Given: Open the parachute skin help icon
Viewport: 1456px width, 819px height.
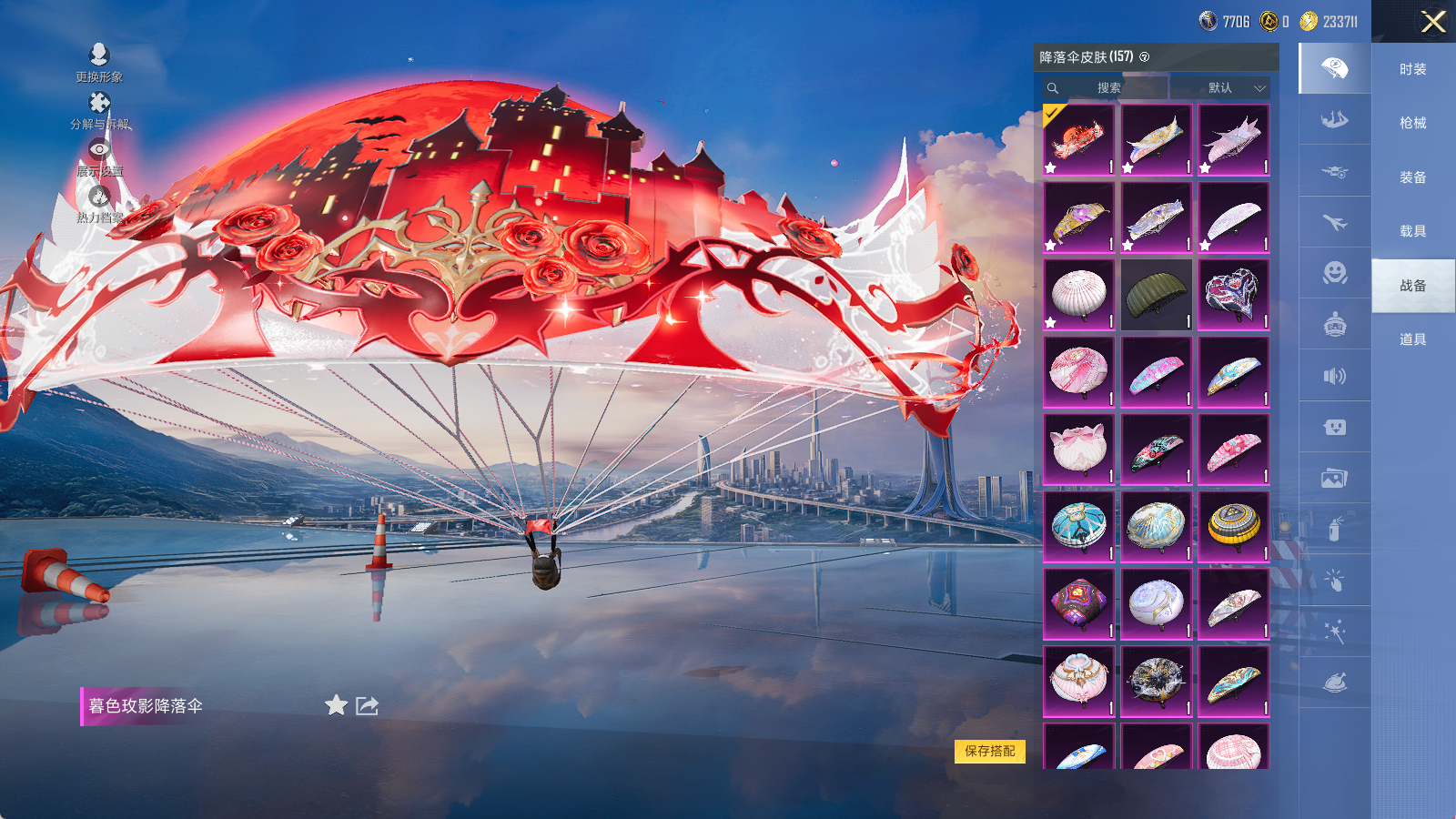Looking at the screenshot, I should click(x=1145, y=57).
